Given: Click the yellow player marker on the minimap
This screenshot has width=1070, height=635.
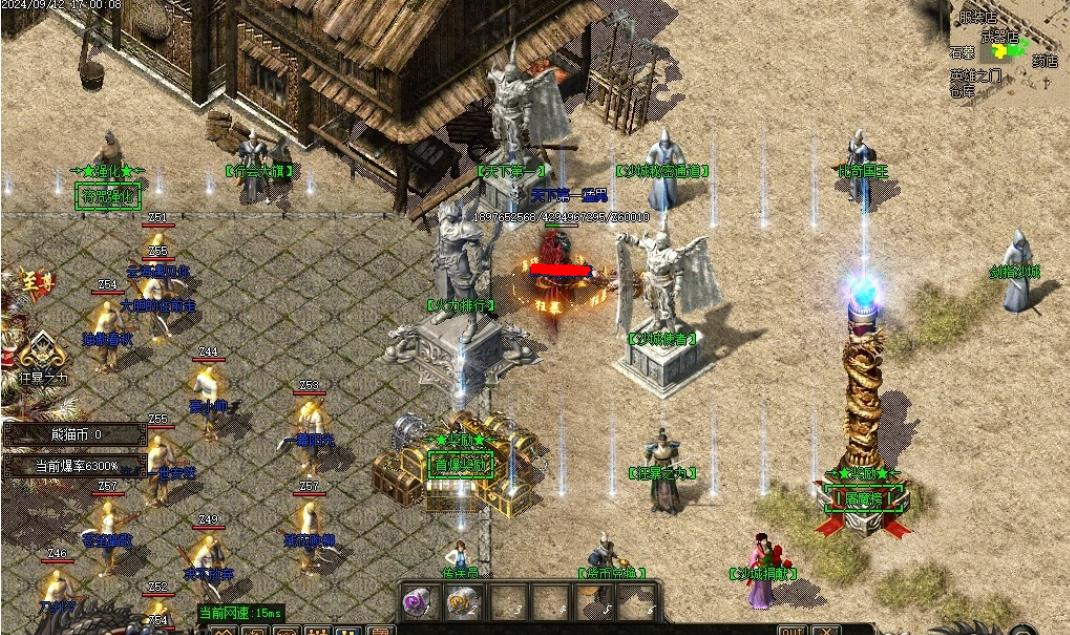Looking at the screenshot, I should point(998,51).
